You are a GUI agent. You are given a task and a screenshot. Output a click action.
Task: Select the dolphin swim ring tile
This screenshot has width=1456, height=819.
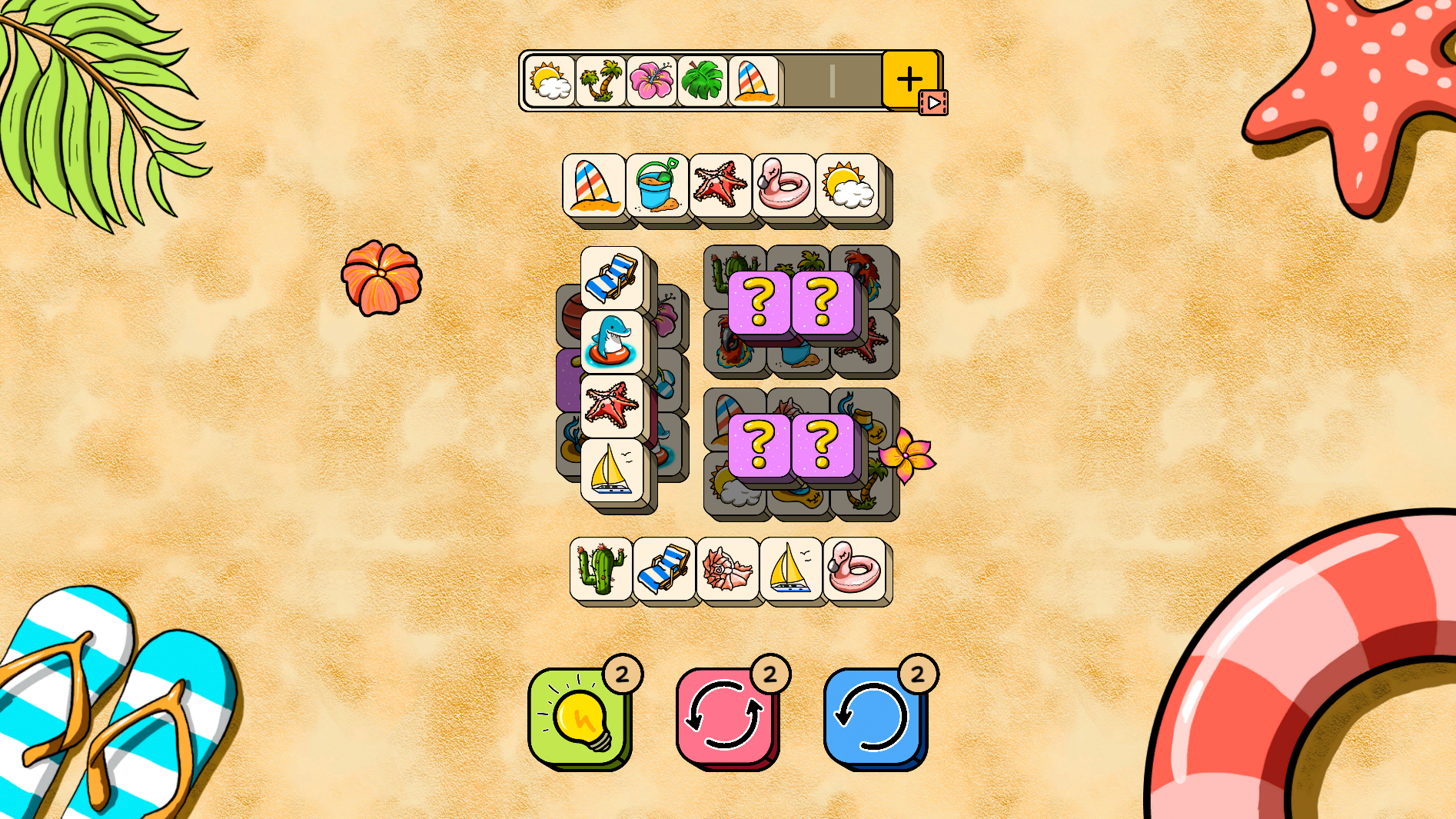[610, 338]
